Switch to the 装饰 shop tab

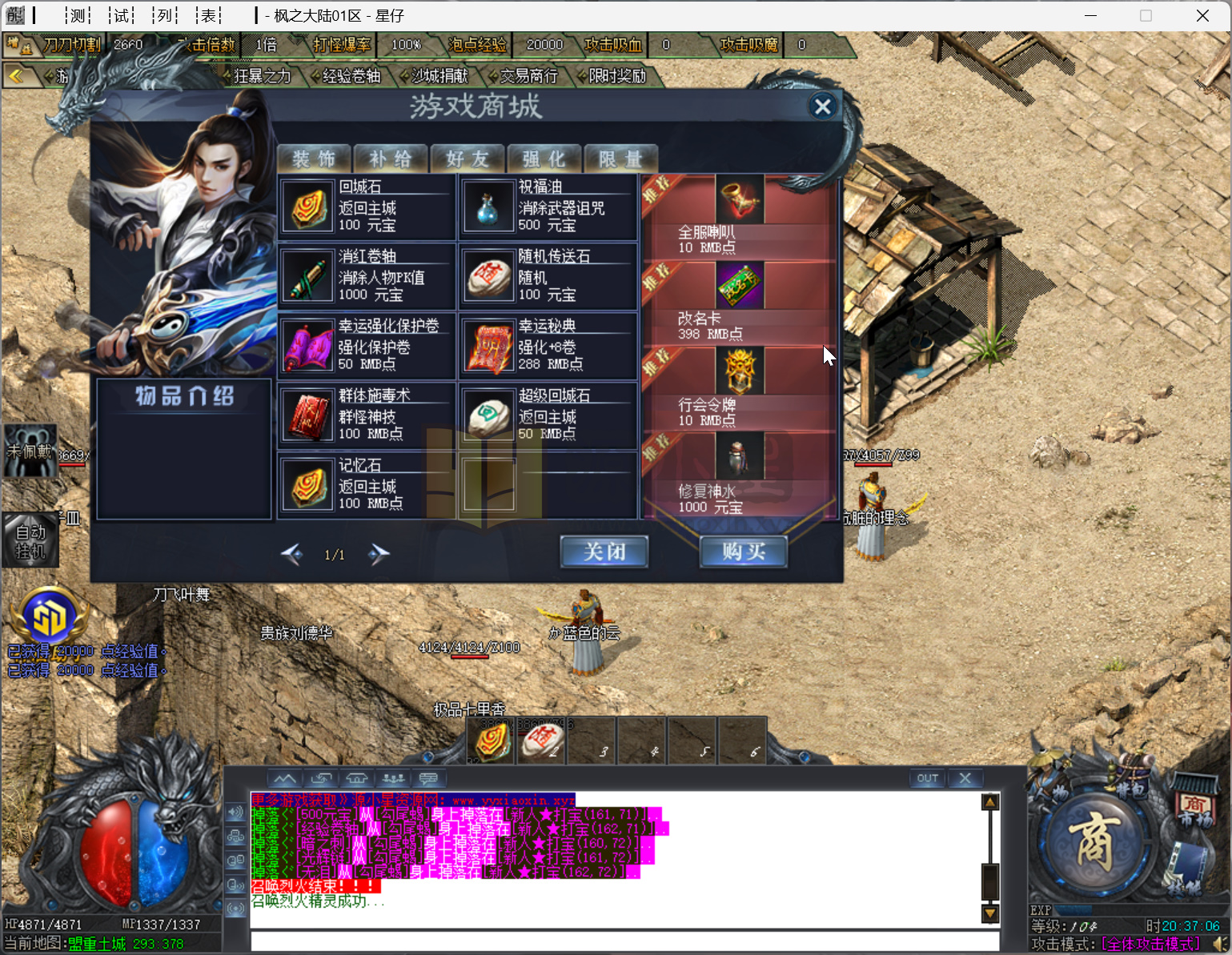point(314,159)
